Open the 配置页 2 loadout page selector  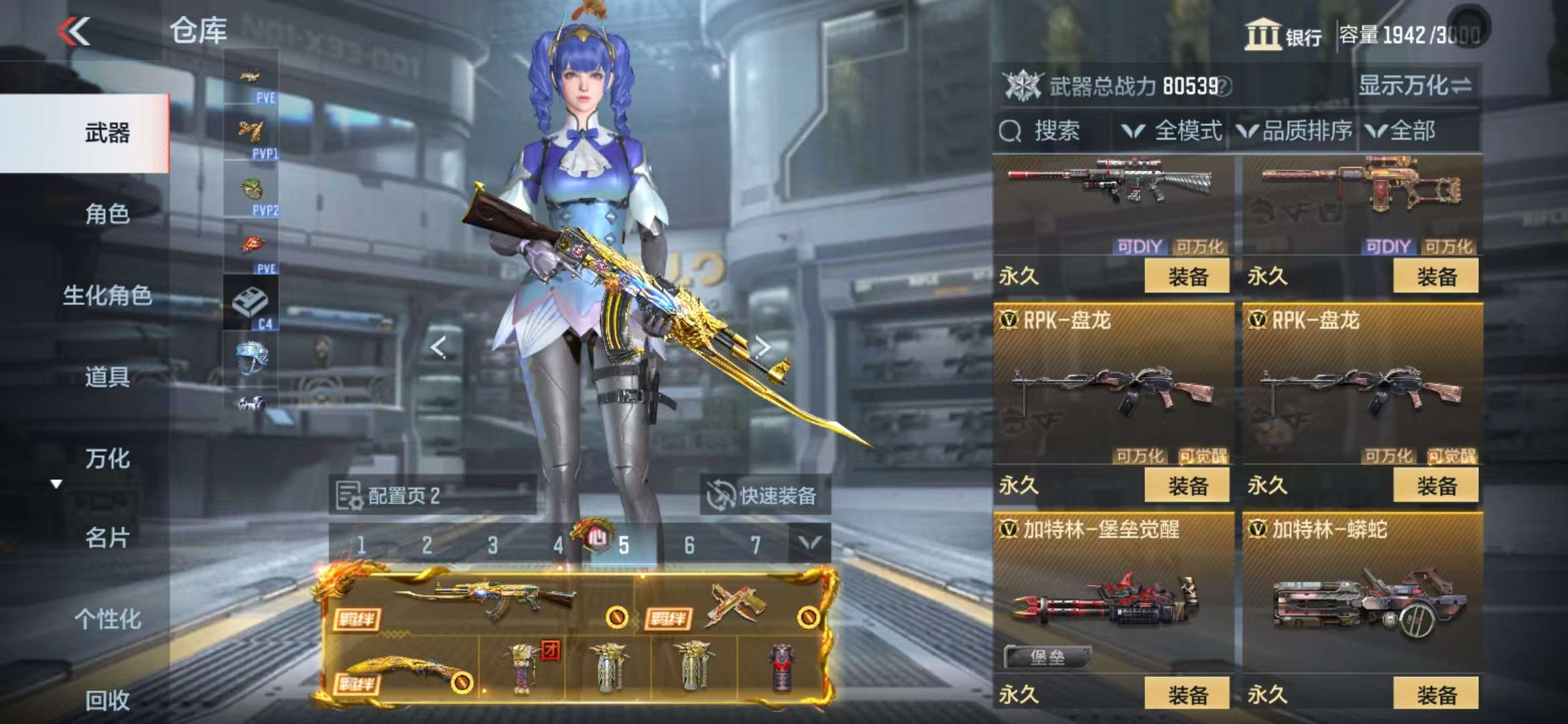[432, 496]
